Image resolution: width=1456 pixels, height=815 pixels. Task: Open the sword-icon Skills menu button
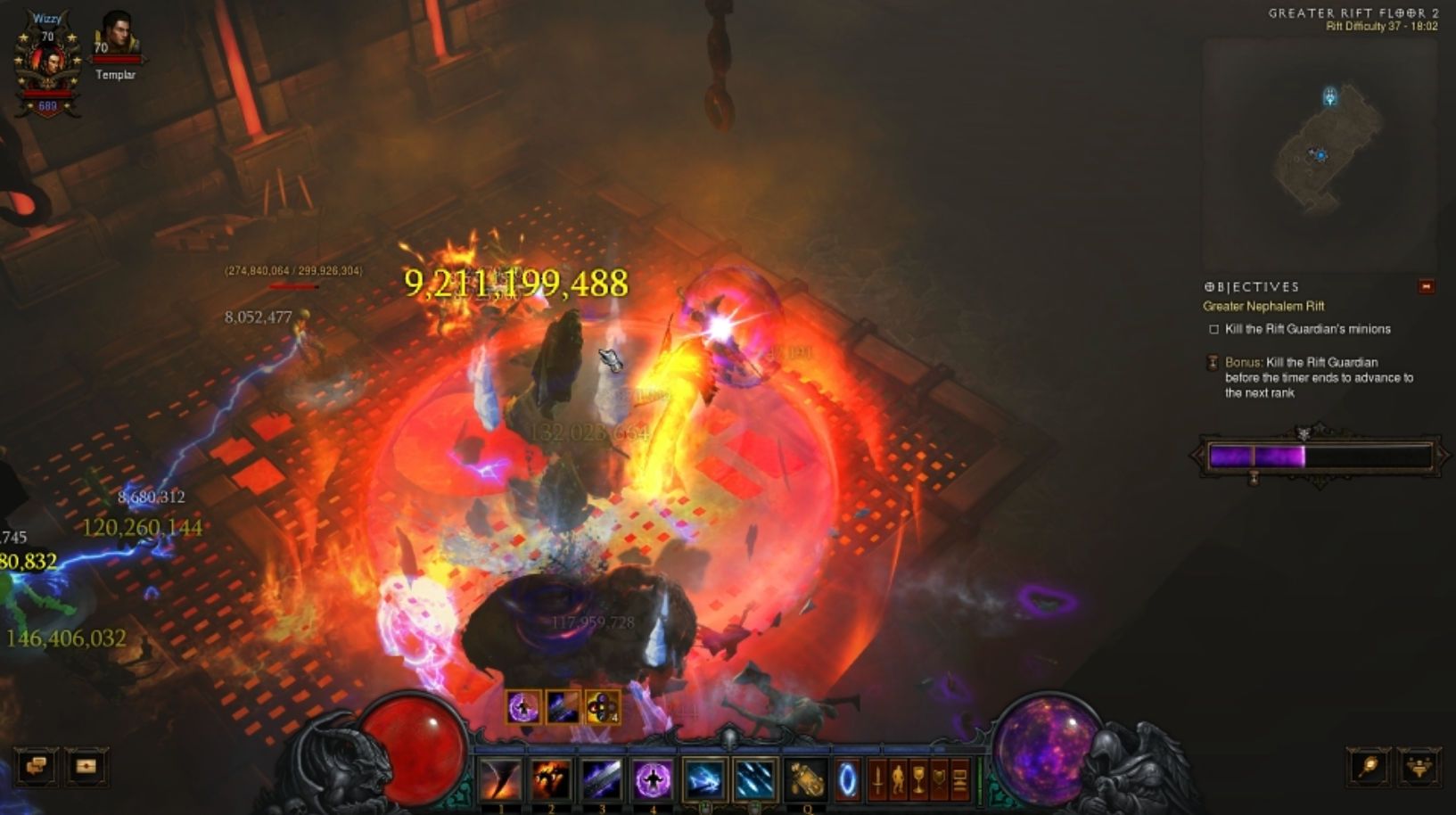click(877, 780)
